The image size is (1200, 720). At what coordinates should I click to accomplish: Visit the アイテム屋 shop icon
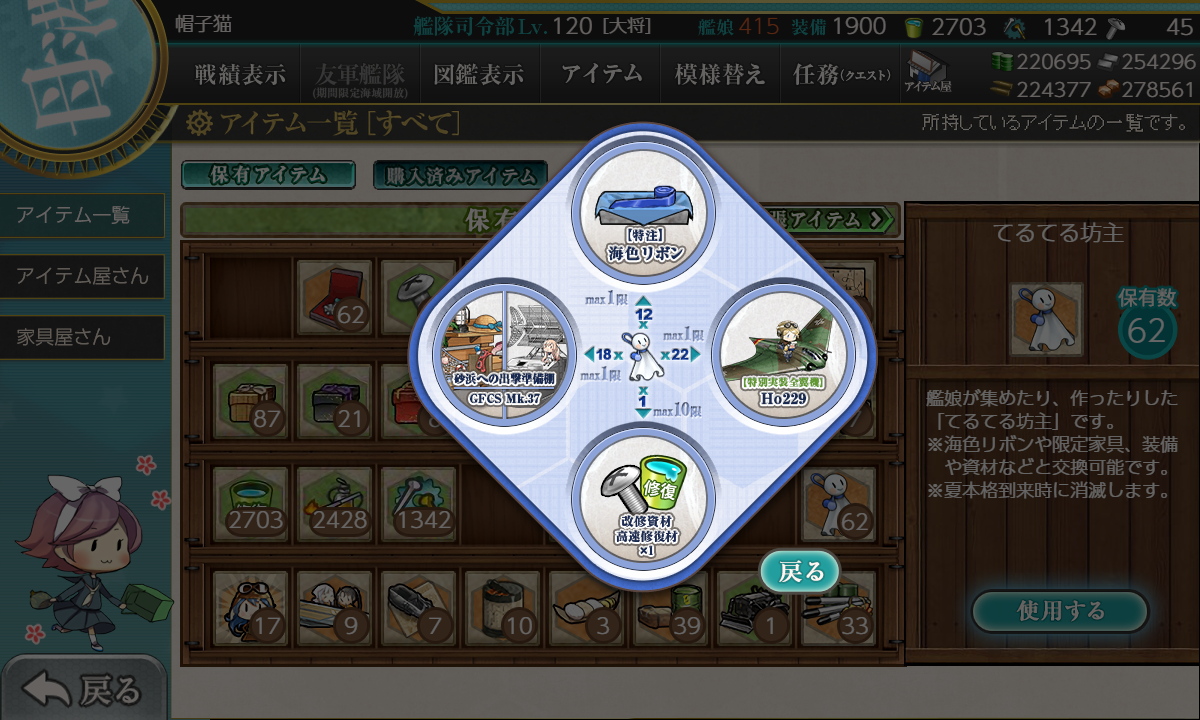pyautogui.click(x=927, y=74)
